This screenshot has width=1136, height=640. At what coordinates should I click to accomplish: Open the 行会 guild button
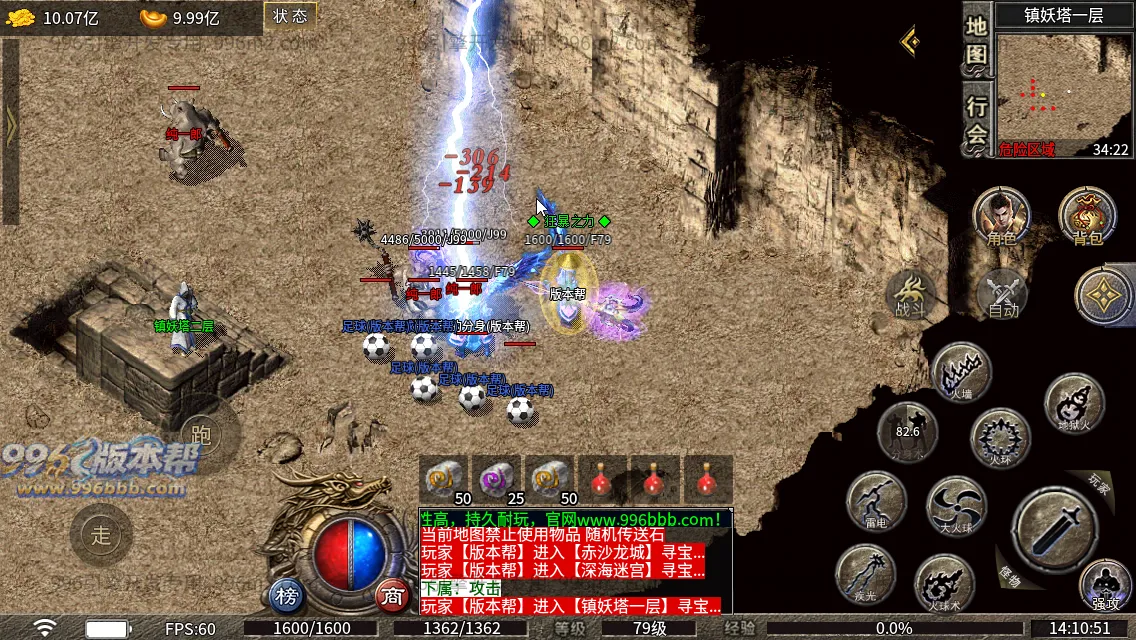(x=977, y=120)
